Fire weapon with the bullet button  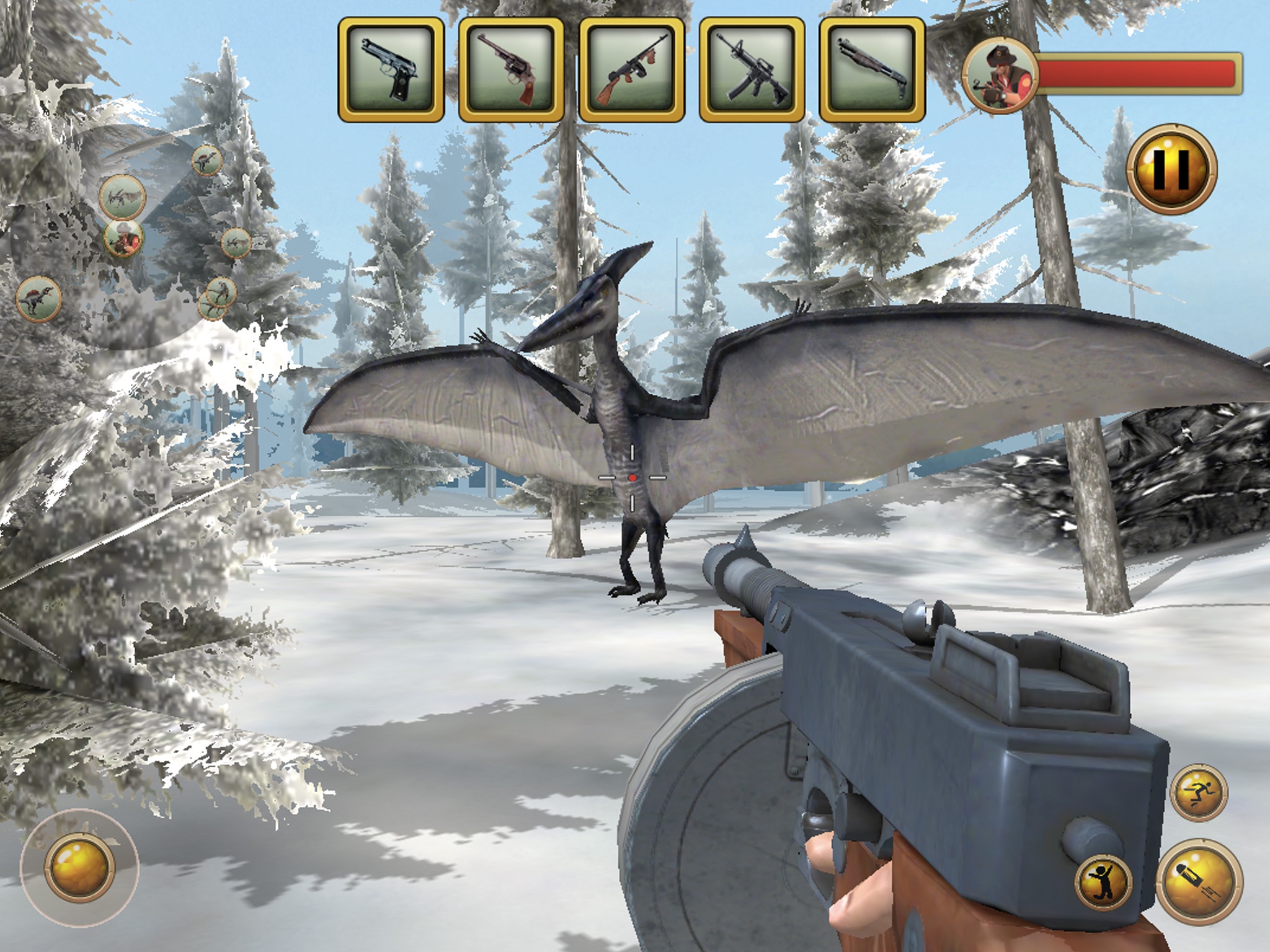coord(1199,881)
